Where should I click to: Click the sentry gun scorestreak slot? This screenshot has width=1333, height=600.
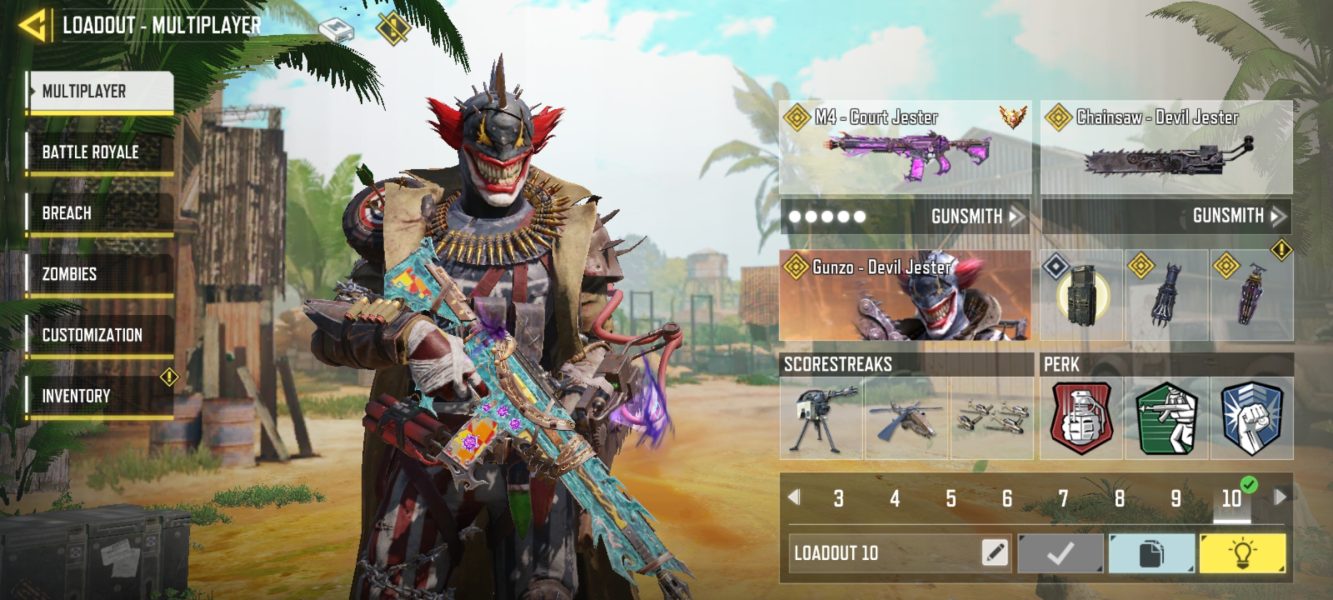pyautogui.click(x=822, y=418)
